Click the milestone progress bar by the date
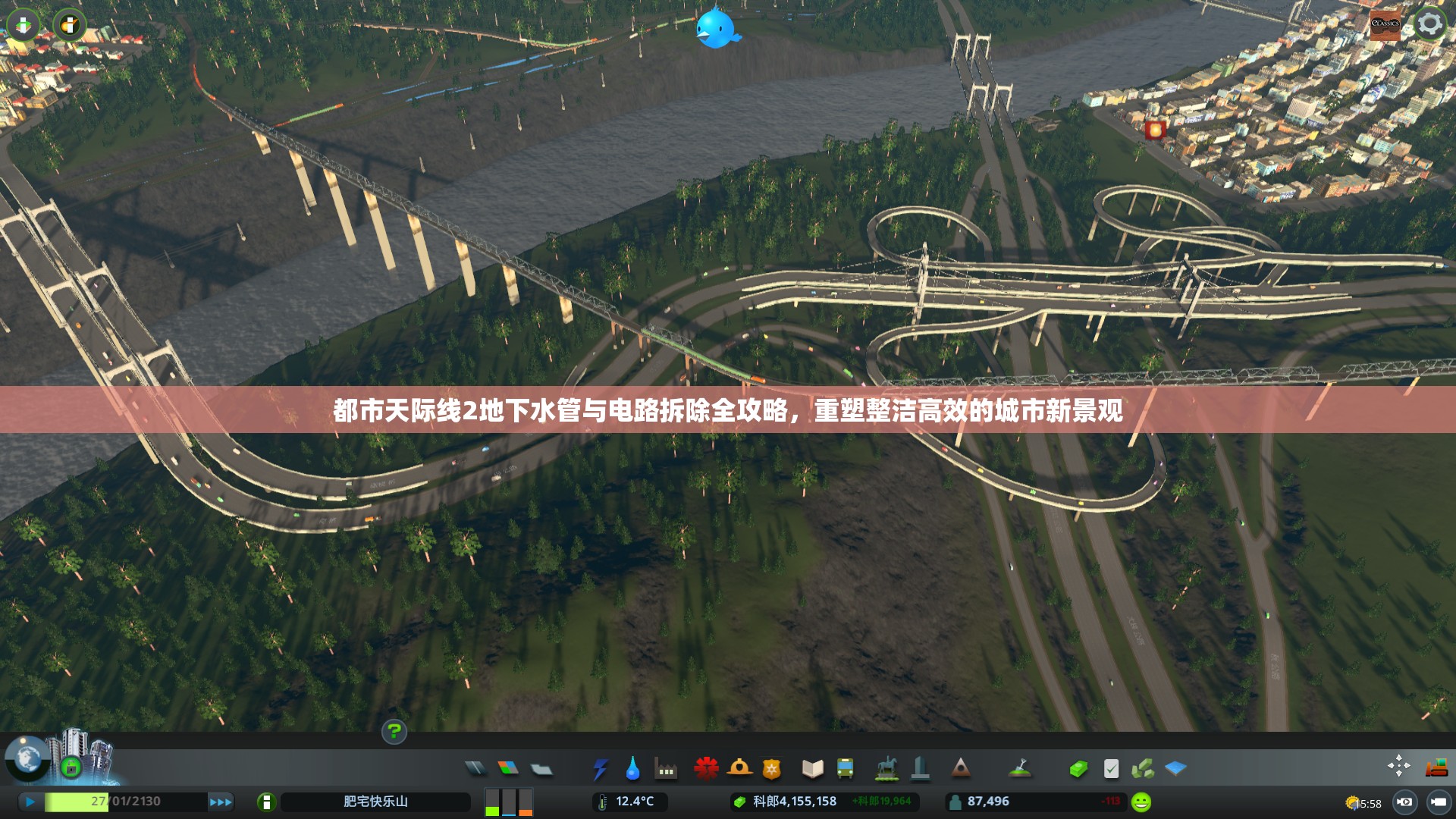 [76, 802]
